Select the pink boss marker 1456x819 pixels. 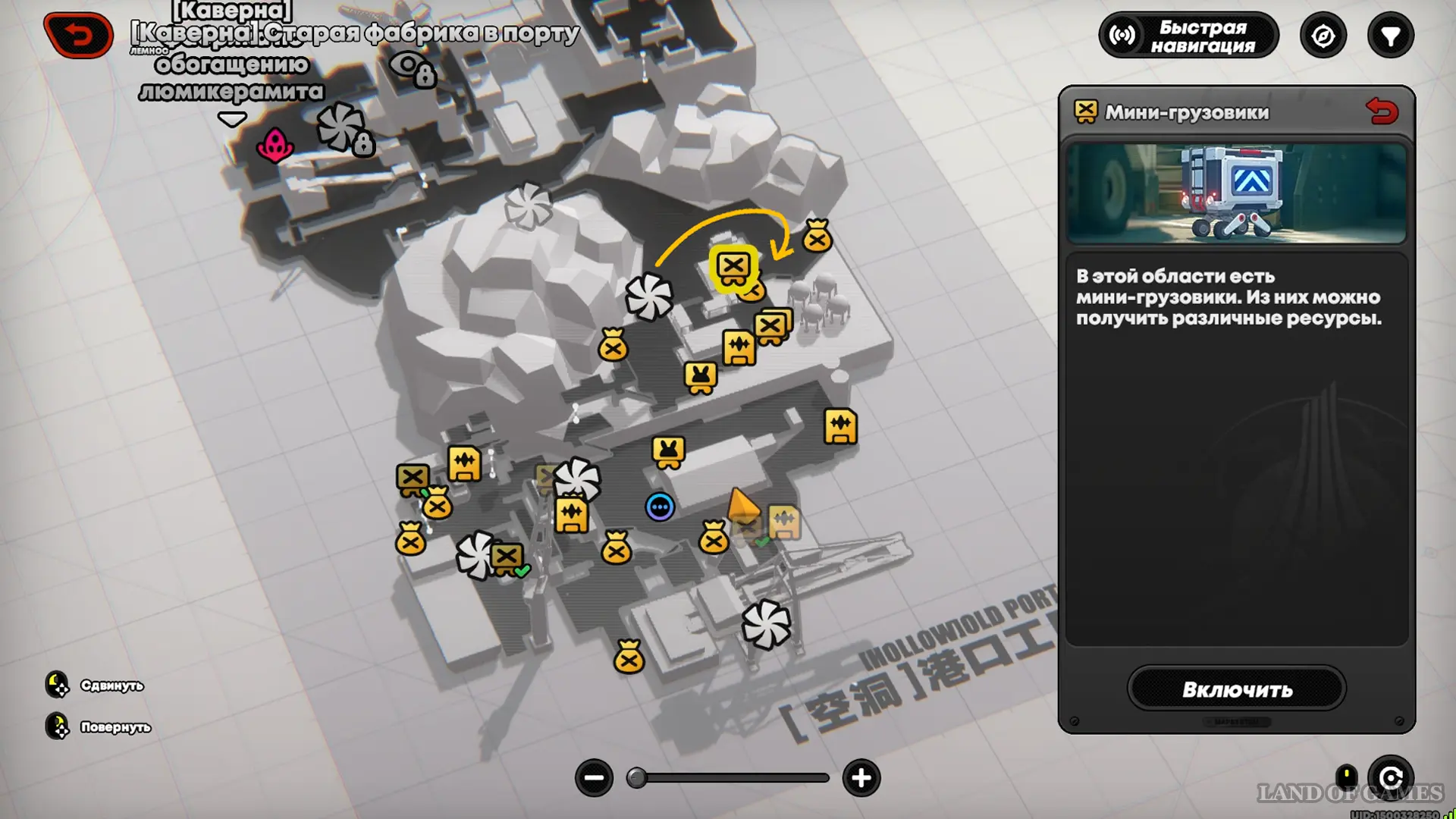[275, 144]
